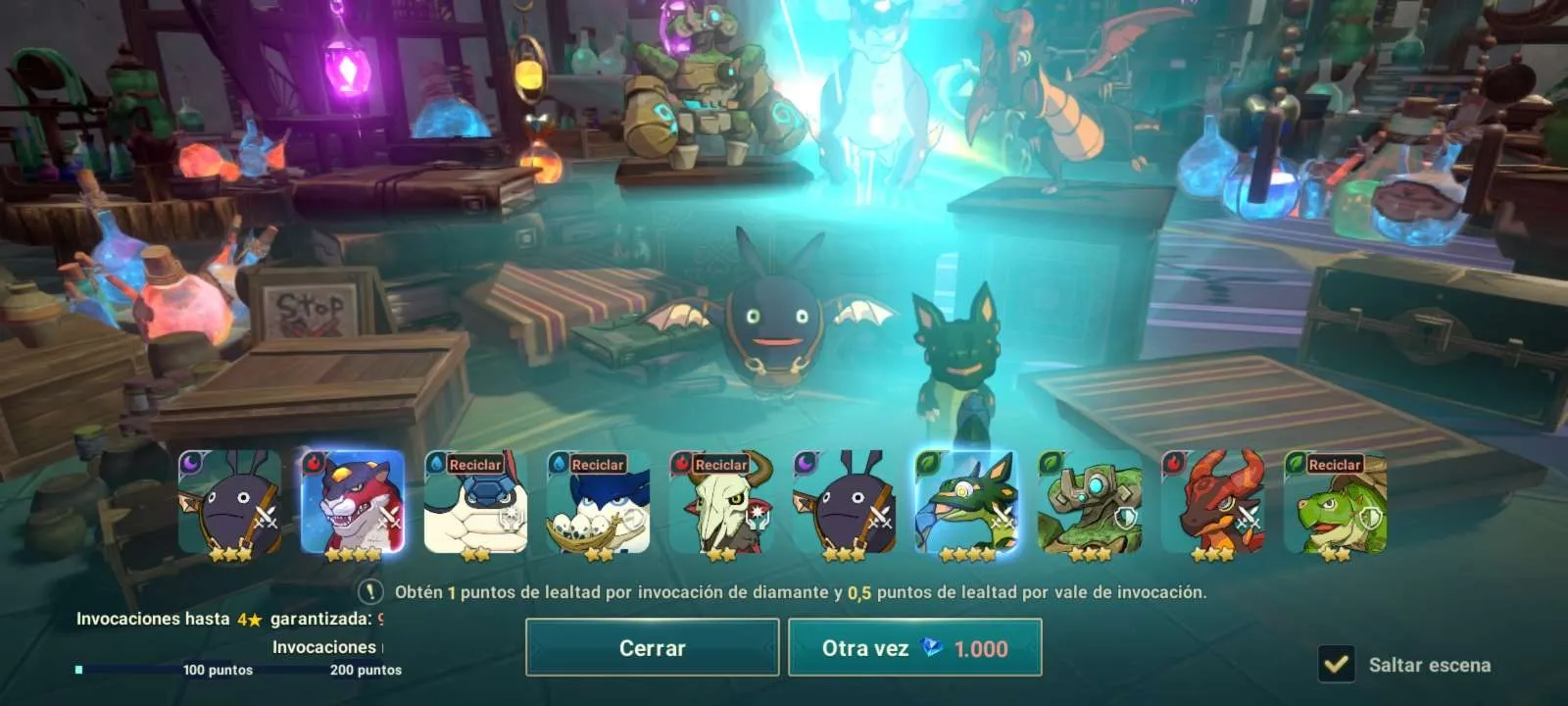Open the loyalty points info icon
1568x706 pixels.
point(369,591)
